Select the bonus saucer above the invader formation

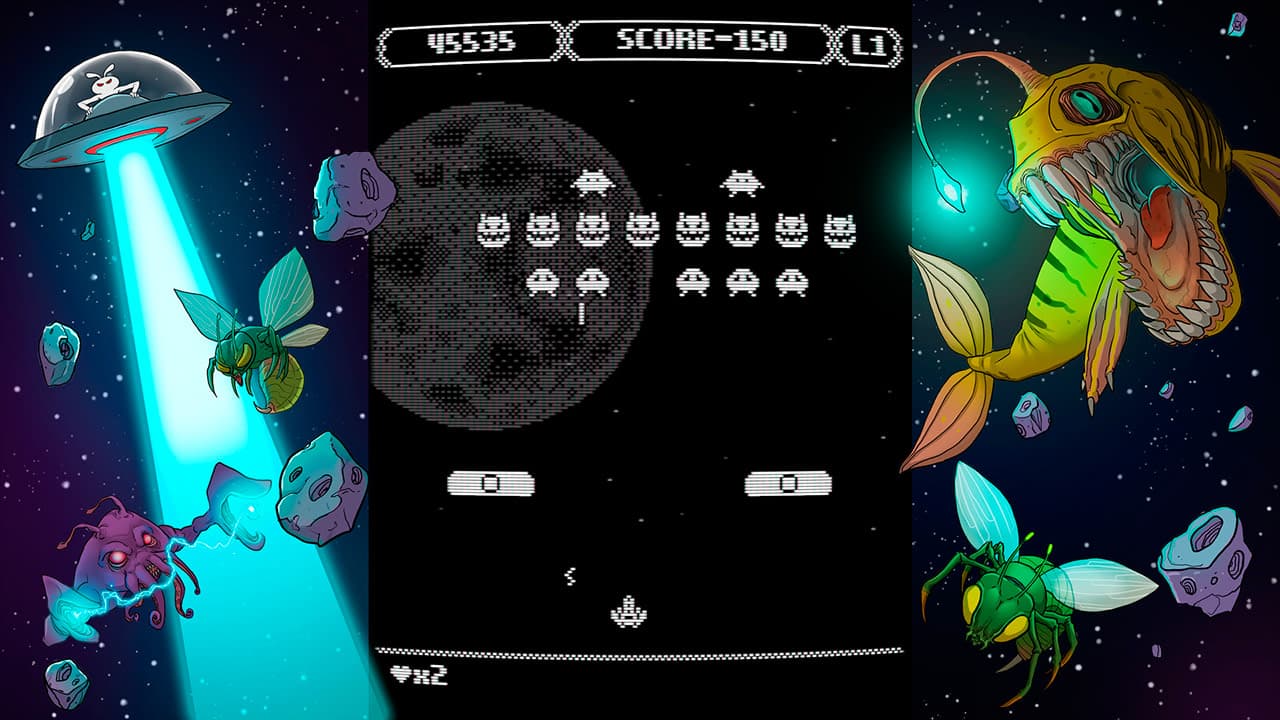pyautogui.click(x=593, y=184)
